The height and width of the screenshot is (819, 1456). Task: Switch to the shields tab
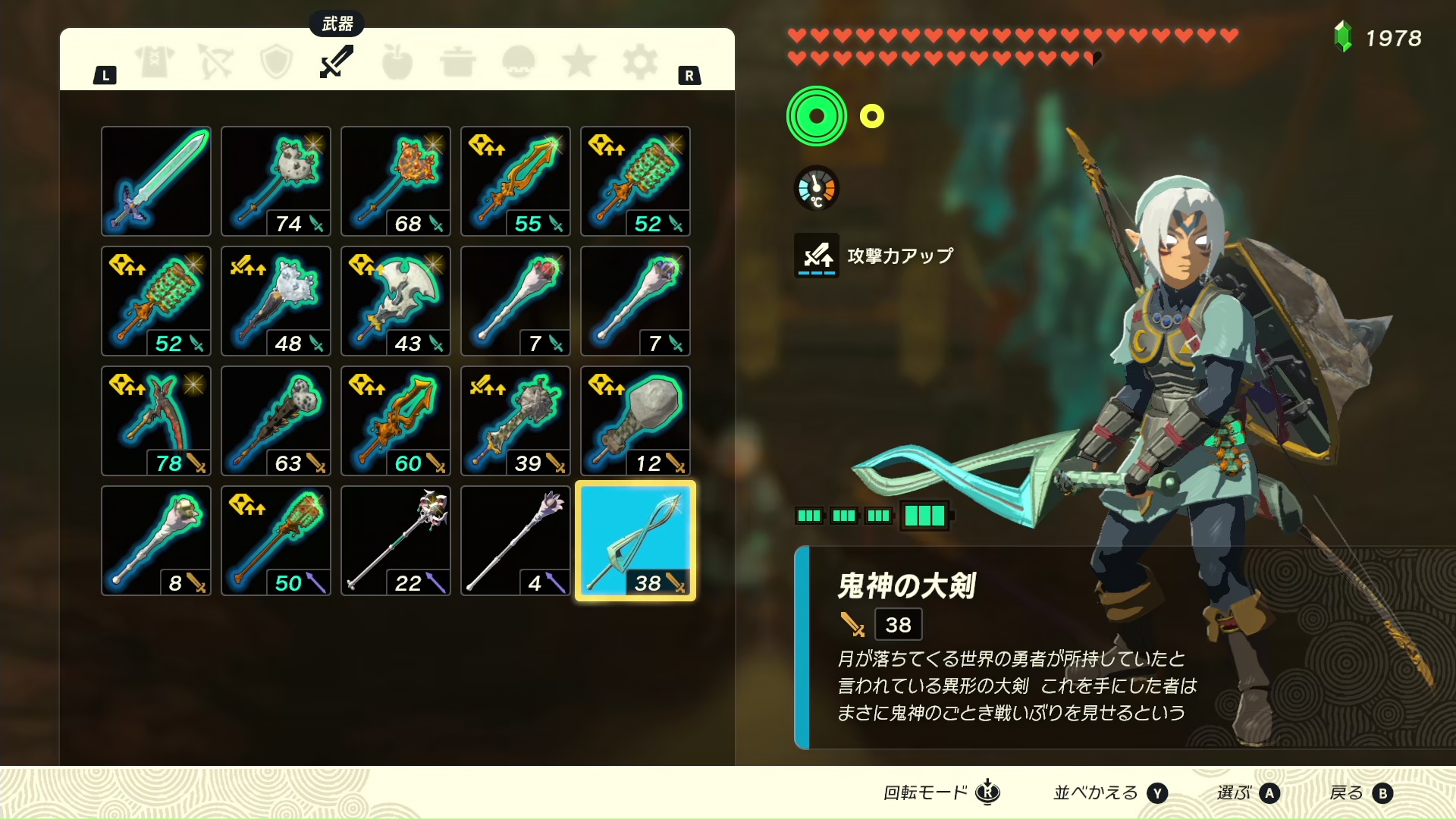click(x=276, y=62)
